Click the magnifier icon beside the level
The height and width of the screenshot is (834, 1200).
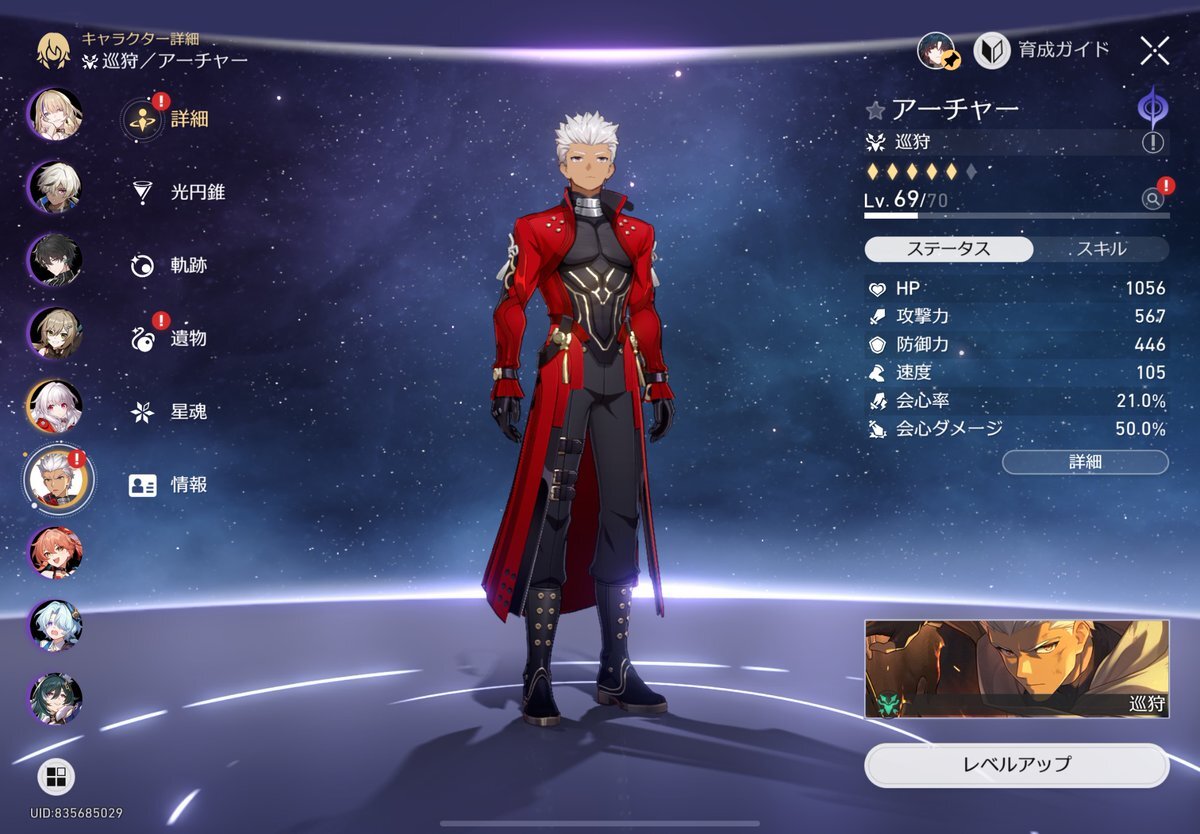pos(1153,199)
